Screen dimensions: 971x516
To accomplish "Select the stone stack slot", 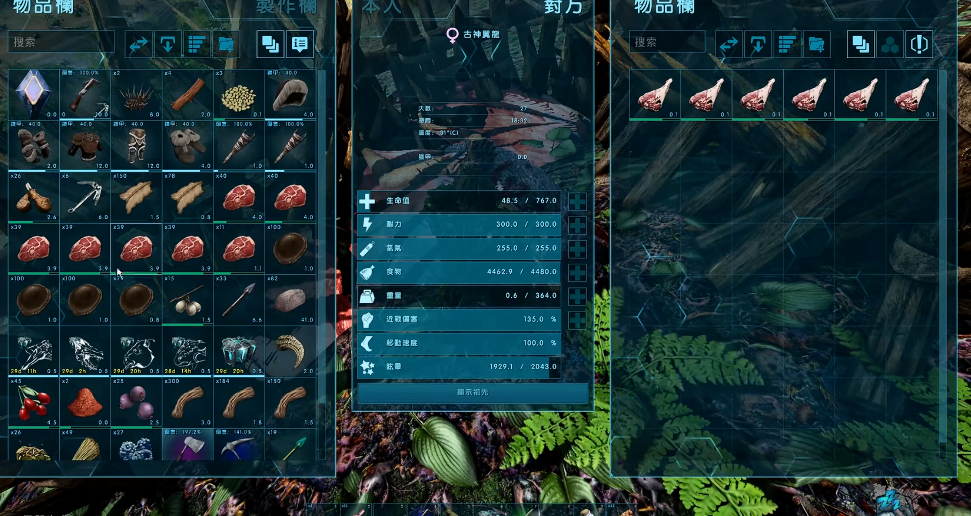I will (x=289, y=300).
